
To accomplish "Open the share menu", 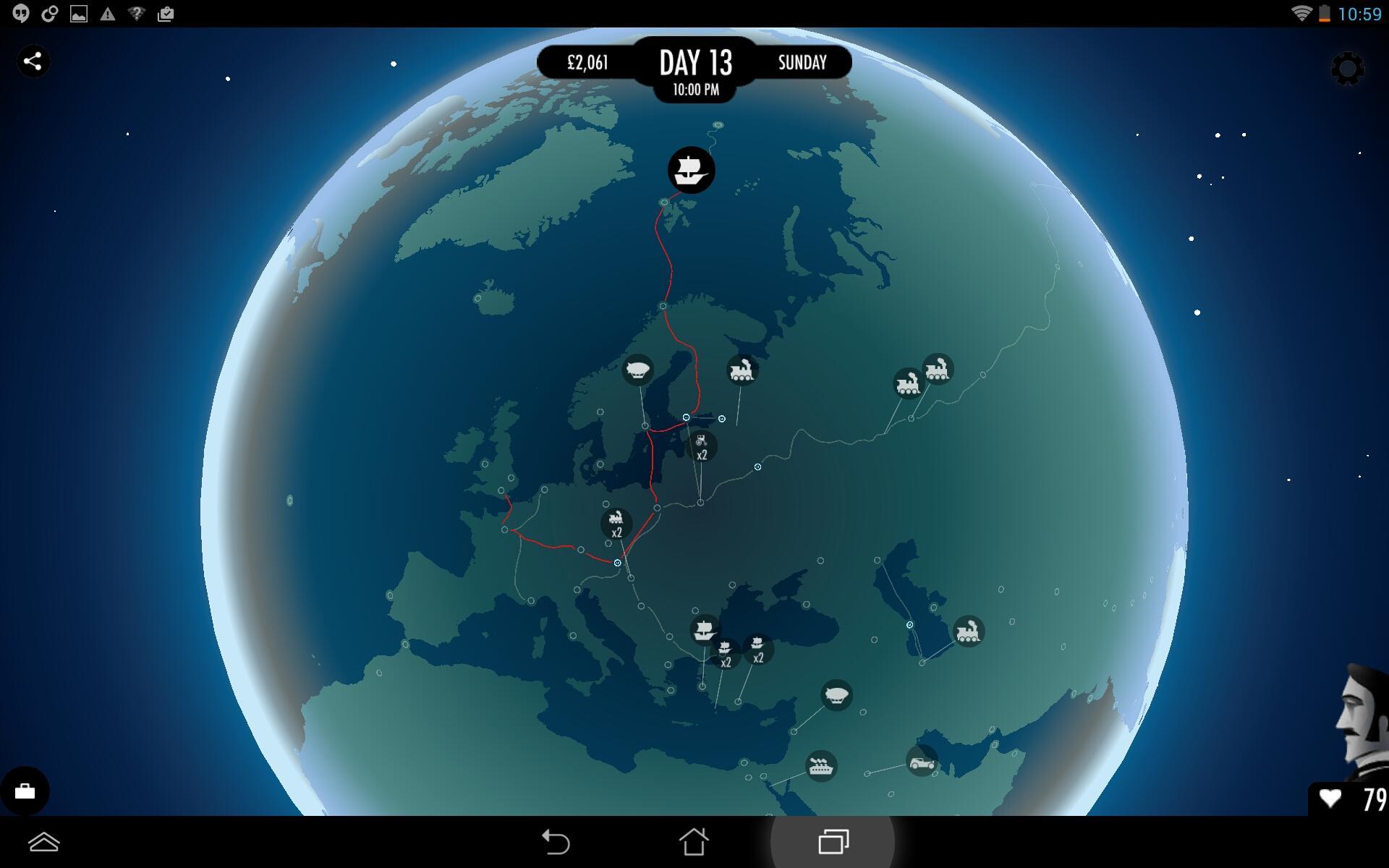I will point(32,61).
